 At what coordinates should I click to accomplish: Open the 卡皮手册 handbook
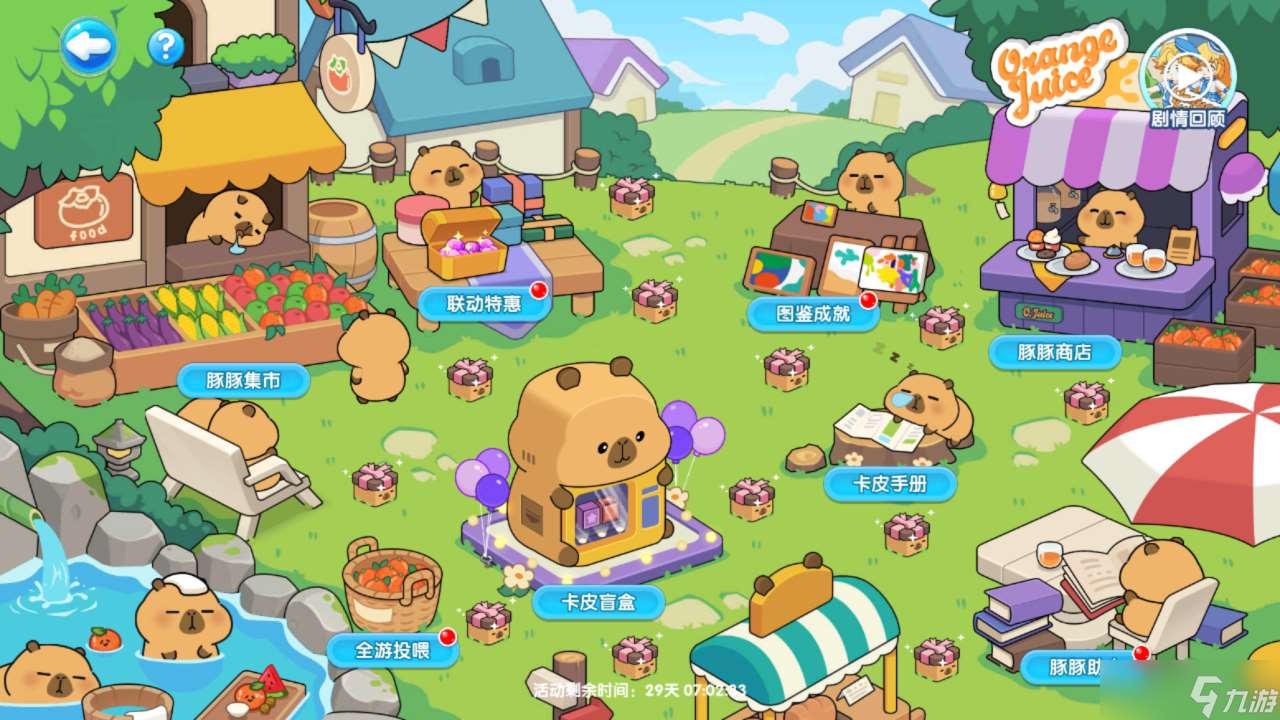click(x=890, y=484)
